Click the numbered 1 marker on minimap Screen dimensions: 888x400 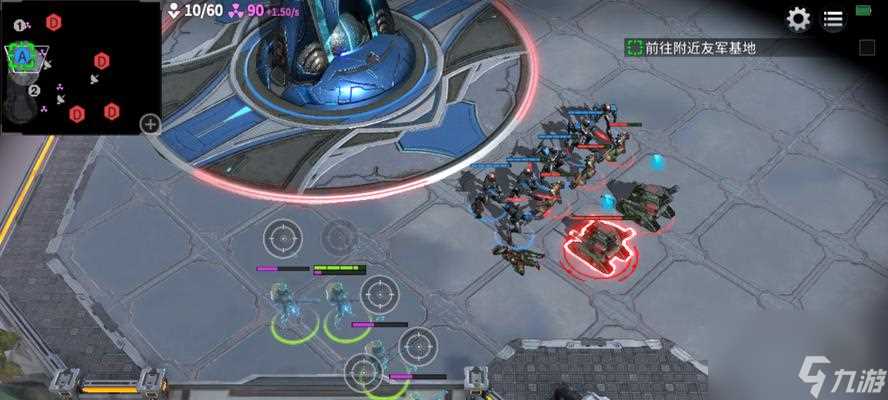tap(20, 24)
